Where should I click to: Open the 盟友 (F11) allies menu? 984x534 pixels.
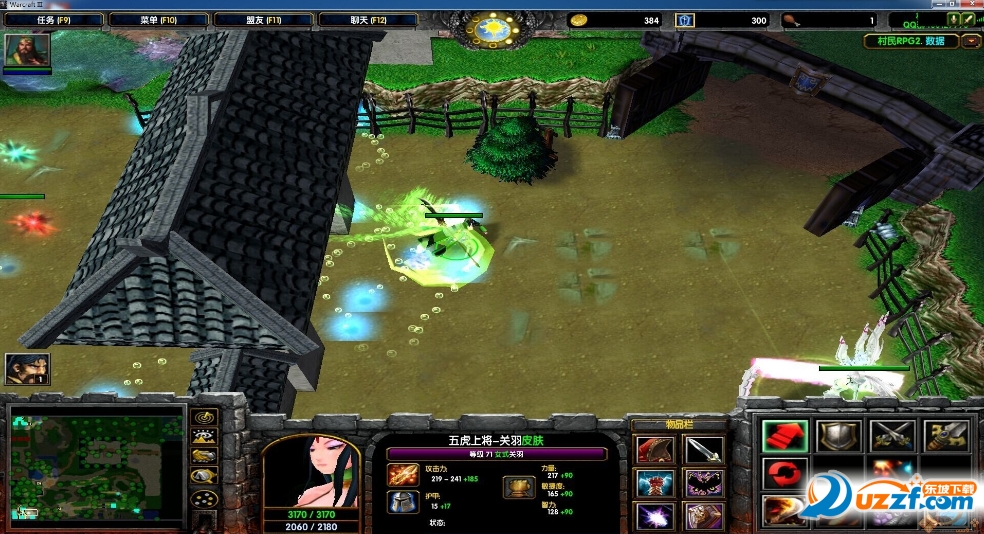262,20
